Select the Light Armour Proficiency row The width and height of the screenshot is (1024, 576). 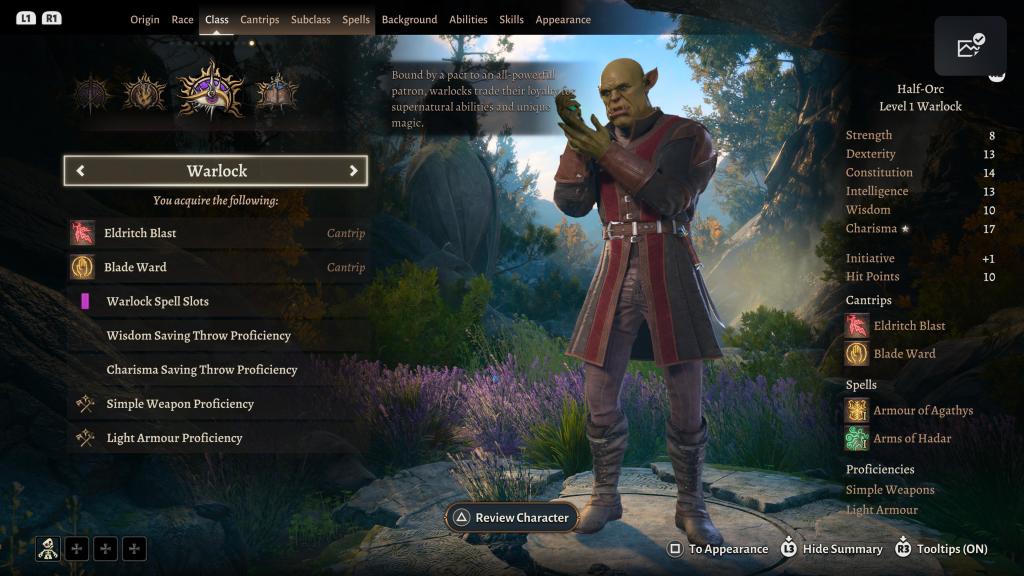pos(217,438)
